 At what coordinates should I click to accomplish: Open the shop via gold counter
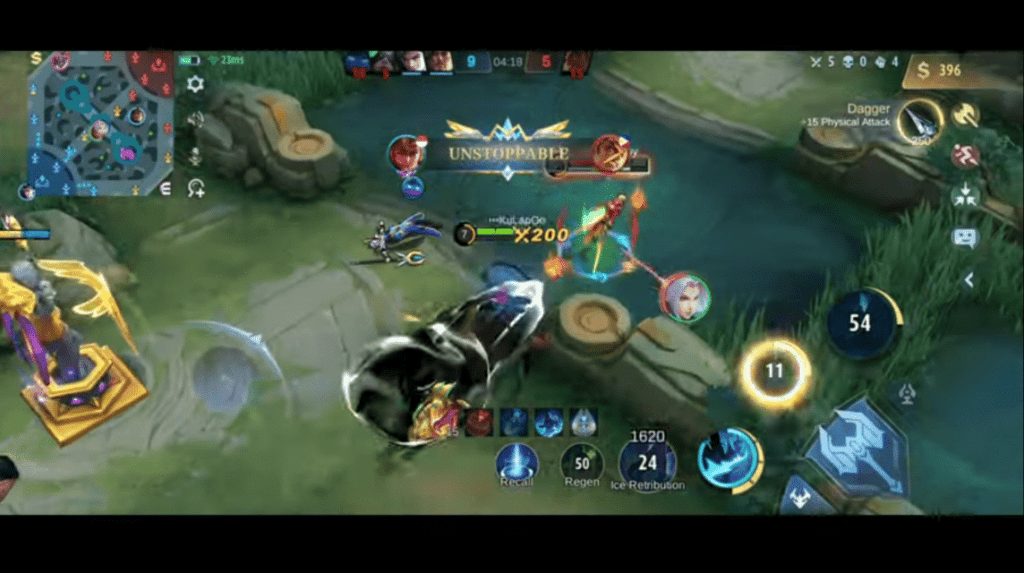[940, 70]
